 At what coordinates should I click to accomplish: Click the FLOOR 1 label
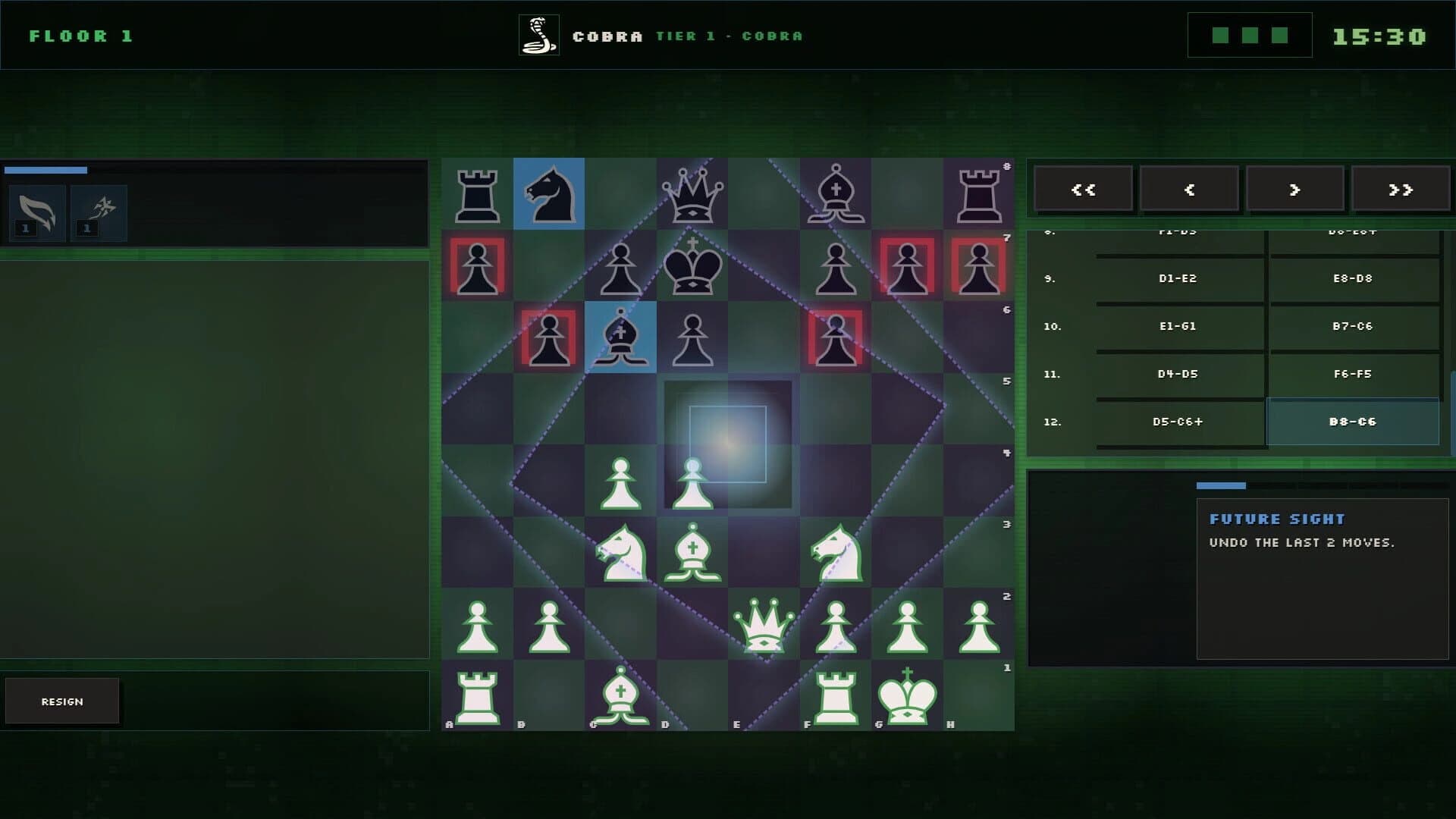point(81,35)
